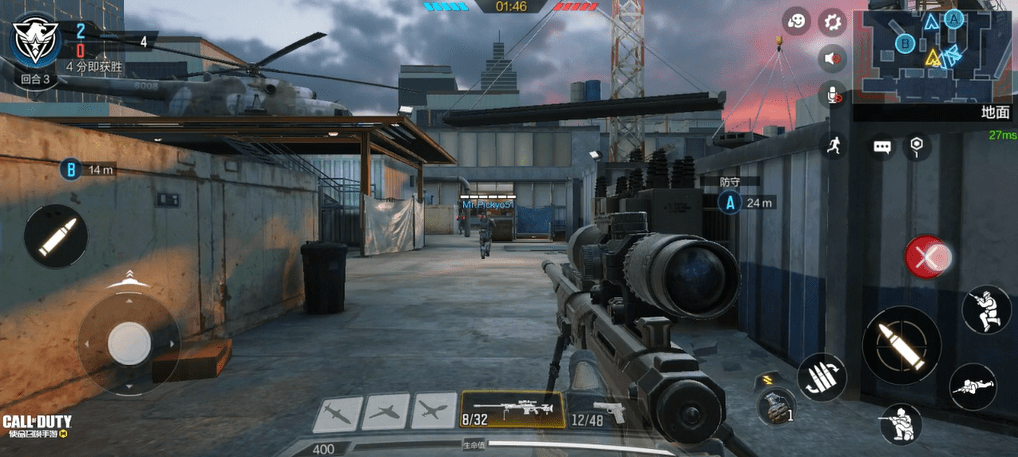Toggle the speaker sound icon
1018x457 pixels.
(x=831, y=59)
